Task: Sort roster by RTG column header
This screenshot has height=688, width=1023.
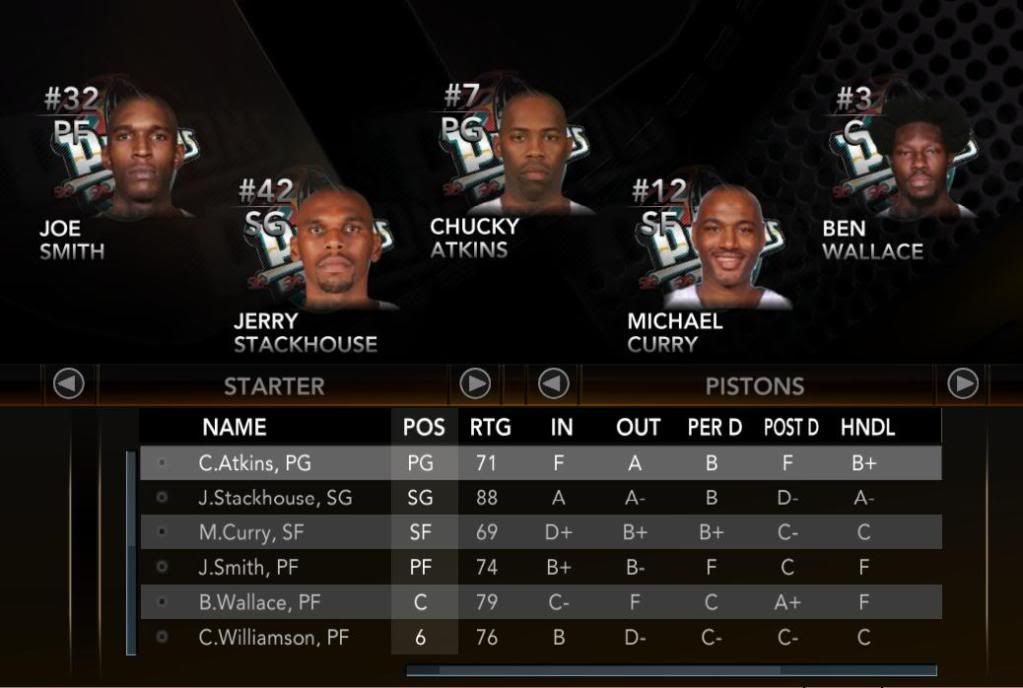Action: [x=490, y=428]
